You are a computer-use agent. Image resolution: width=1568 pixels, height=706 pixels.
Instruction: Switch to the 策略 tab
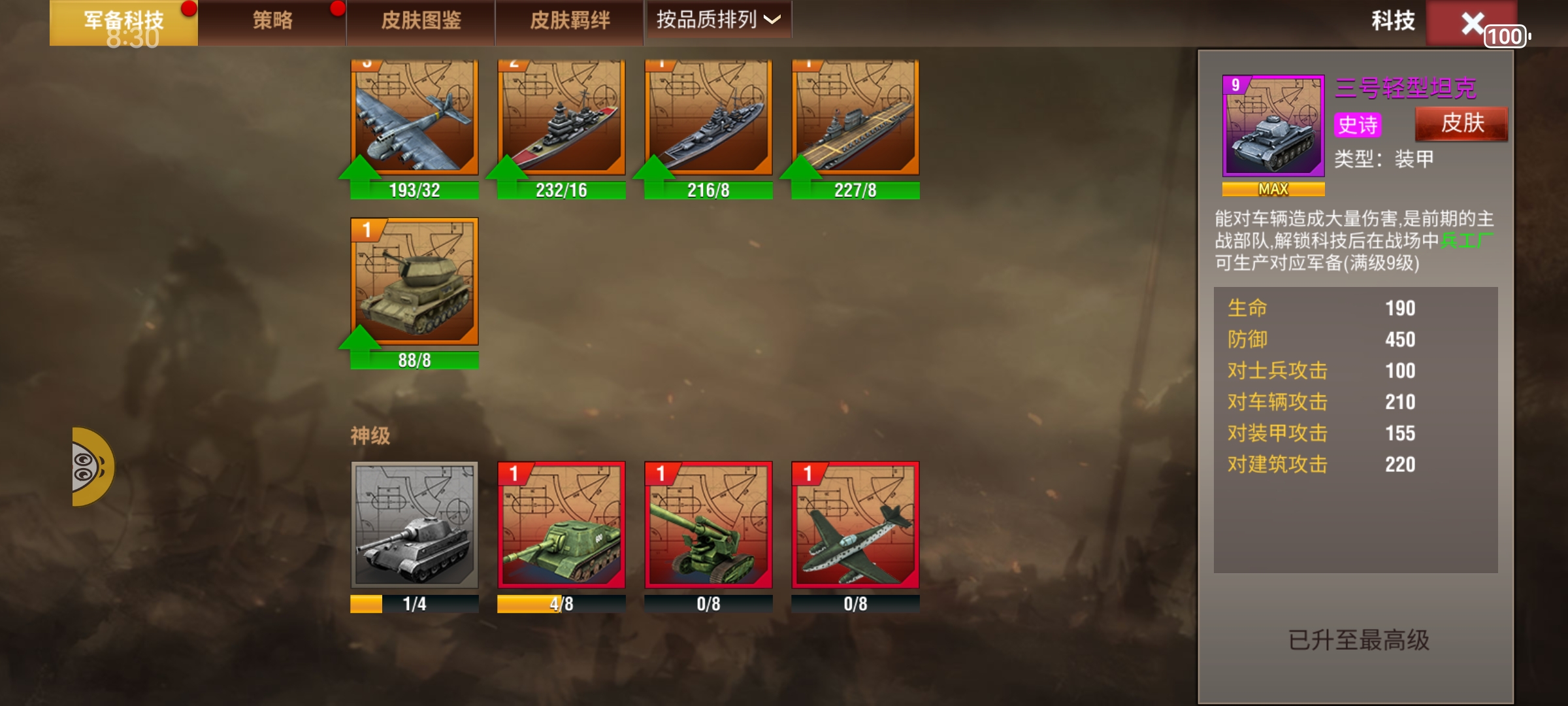tap(272, 20)
